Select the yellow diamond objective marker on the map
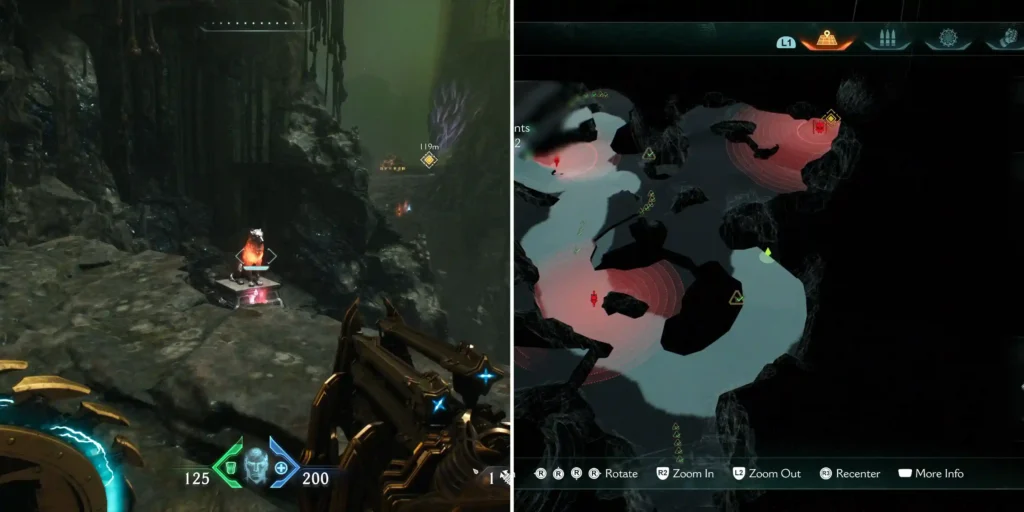 click(831, 118)
